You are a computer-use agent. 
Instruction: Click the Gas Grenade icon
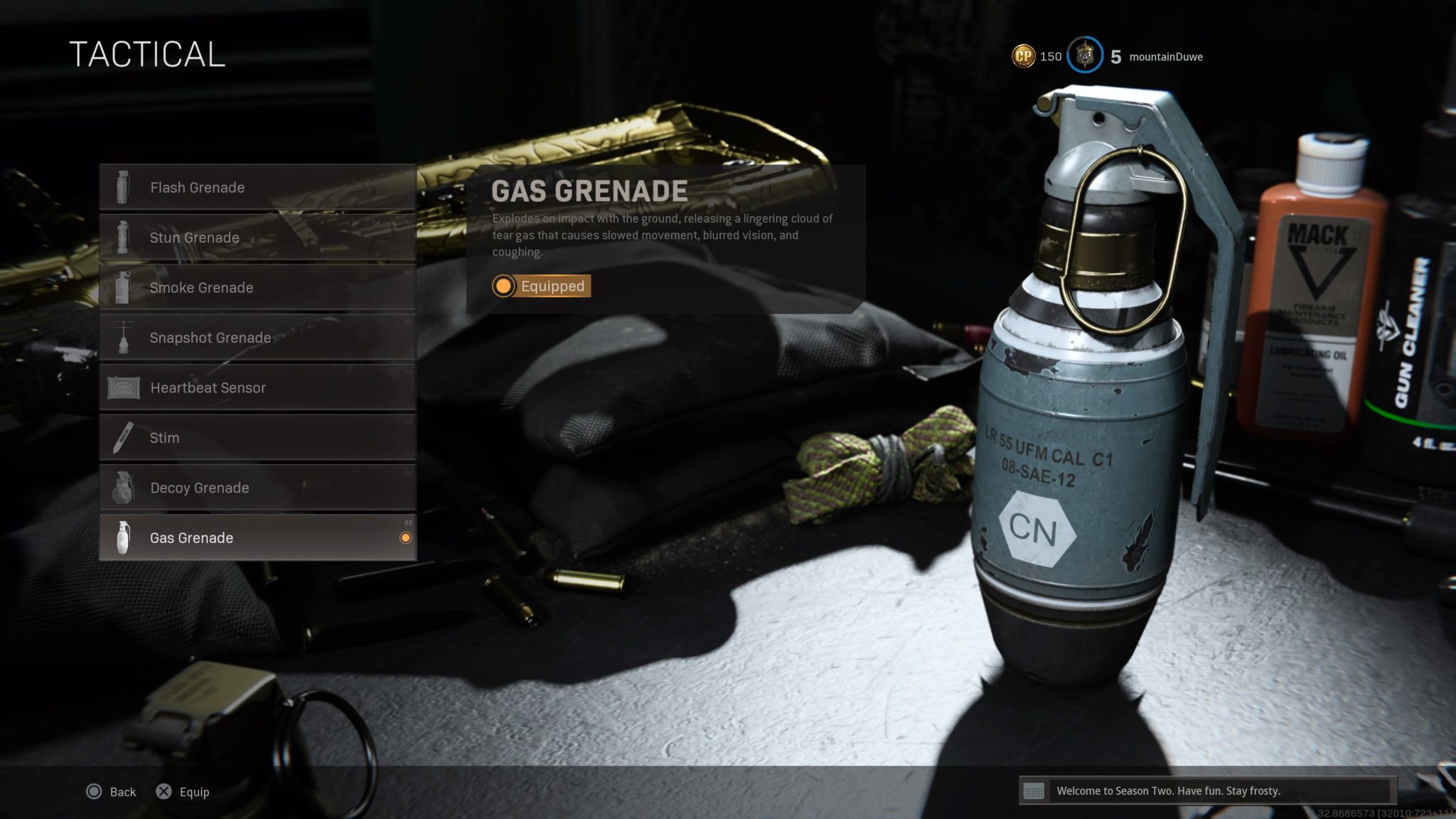click(124, 538)
